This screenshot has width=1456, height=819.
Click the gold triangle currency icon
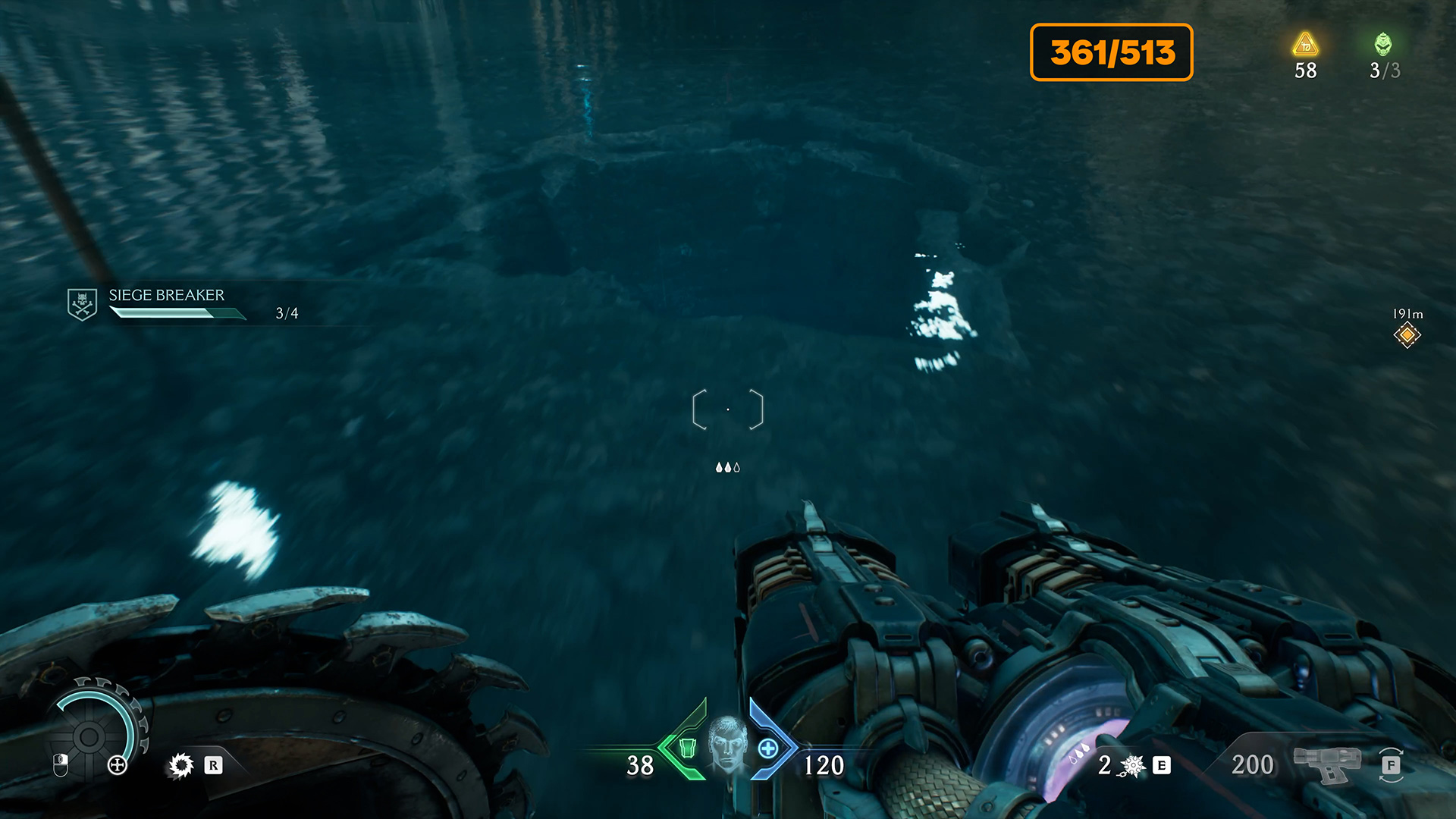tap(1305, 45)
